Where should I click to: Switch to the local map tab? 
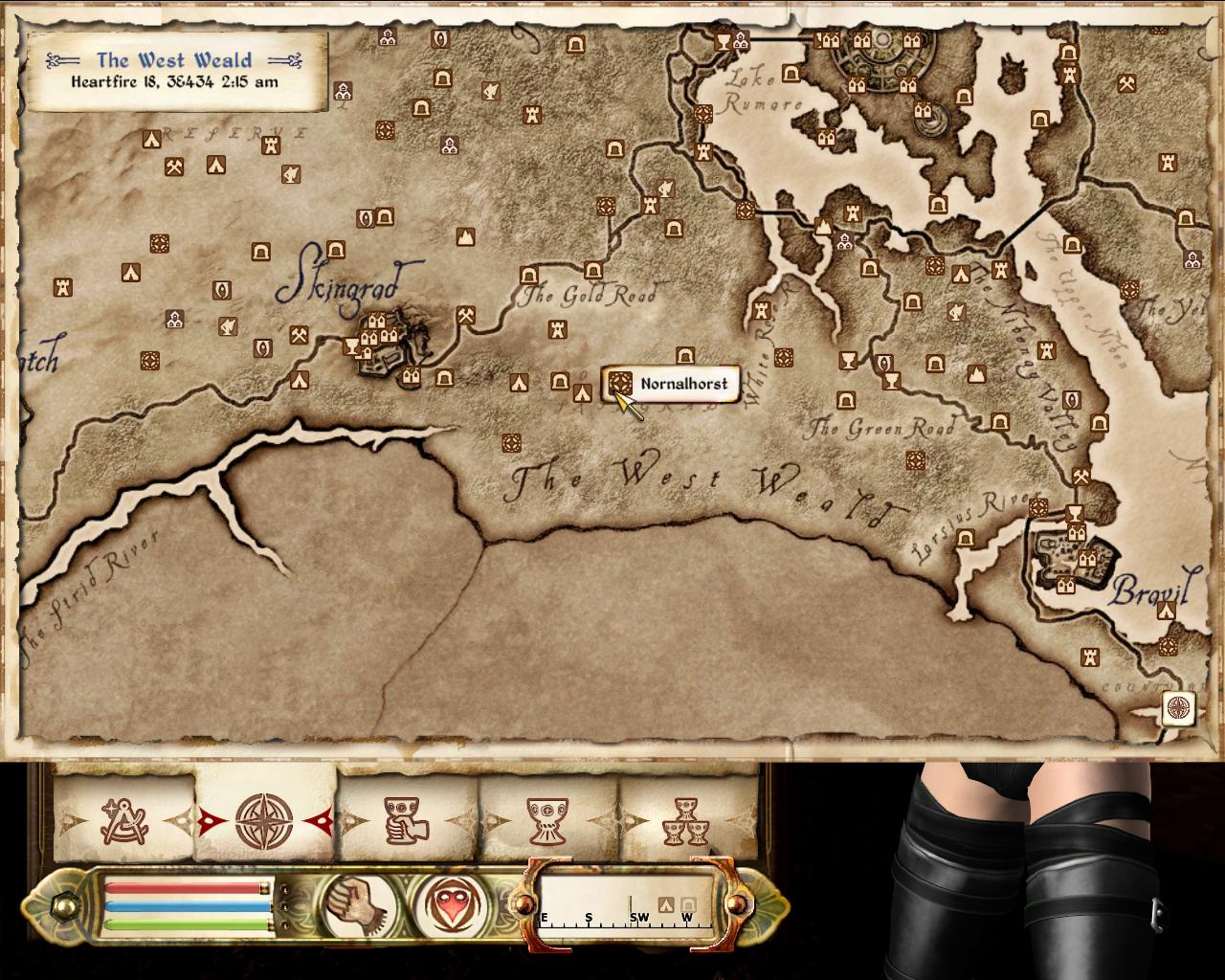tap(124, 820)
